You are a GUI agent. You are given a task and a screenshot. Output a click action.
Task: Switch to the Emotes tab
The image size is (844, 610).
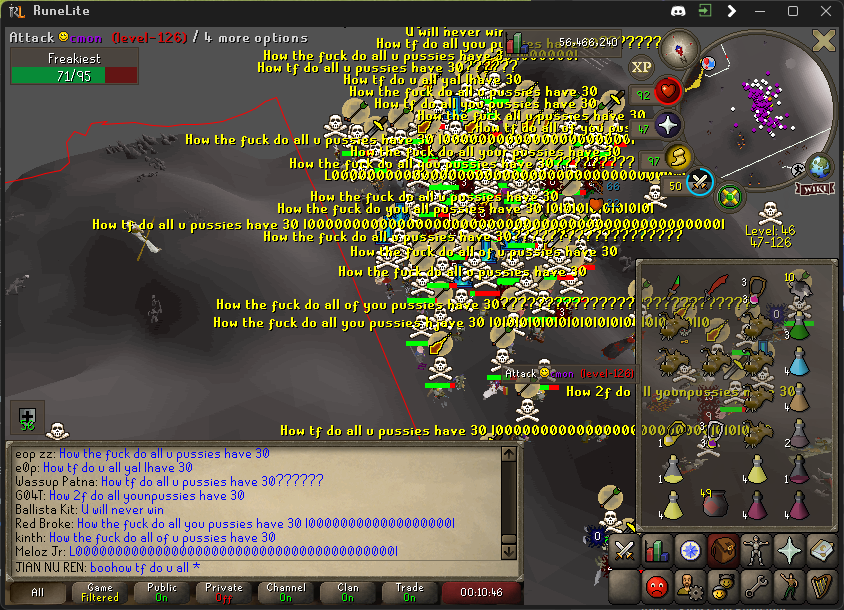788,585
